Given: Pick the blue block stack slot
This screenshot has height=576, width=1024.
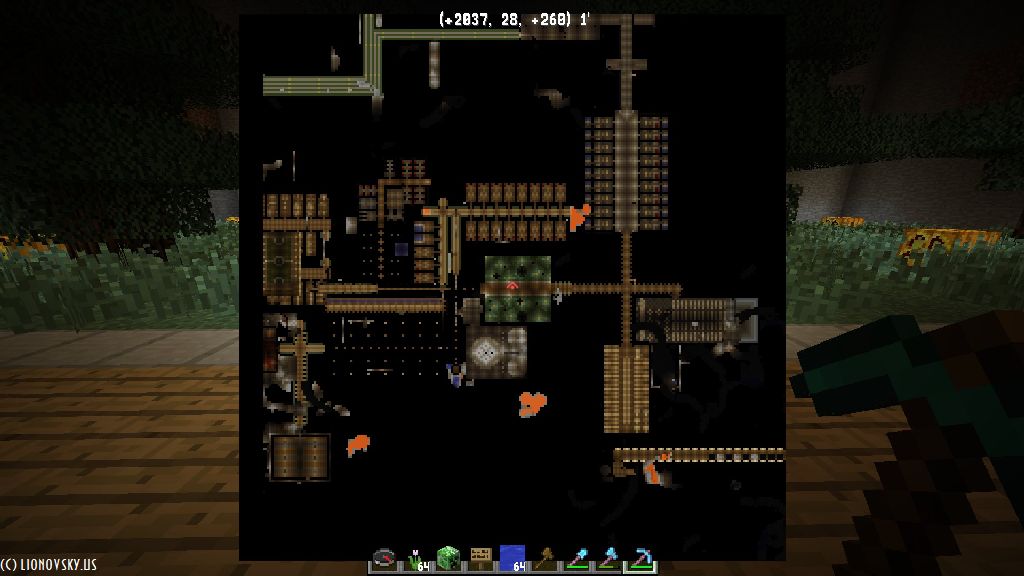Looking at the screenshot, I should 512,558.
